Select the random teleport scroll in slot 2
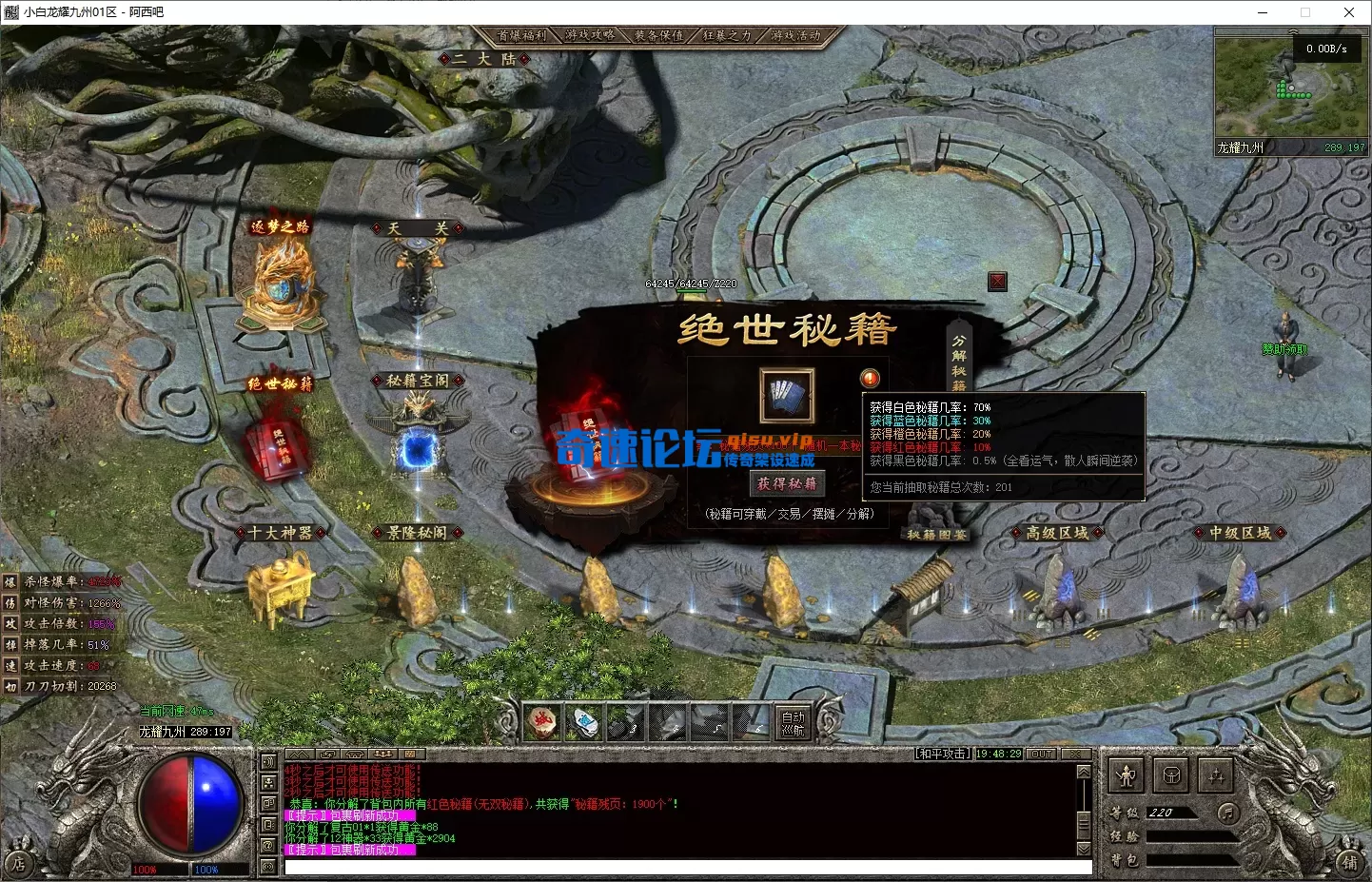 coord(585,723)
